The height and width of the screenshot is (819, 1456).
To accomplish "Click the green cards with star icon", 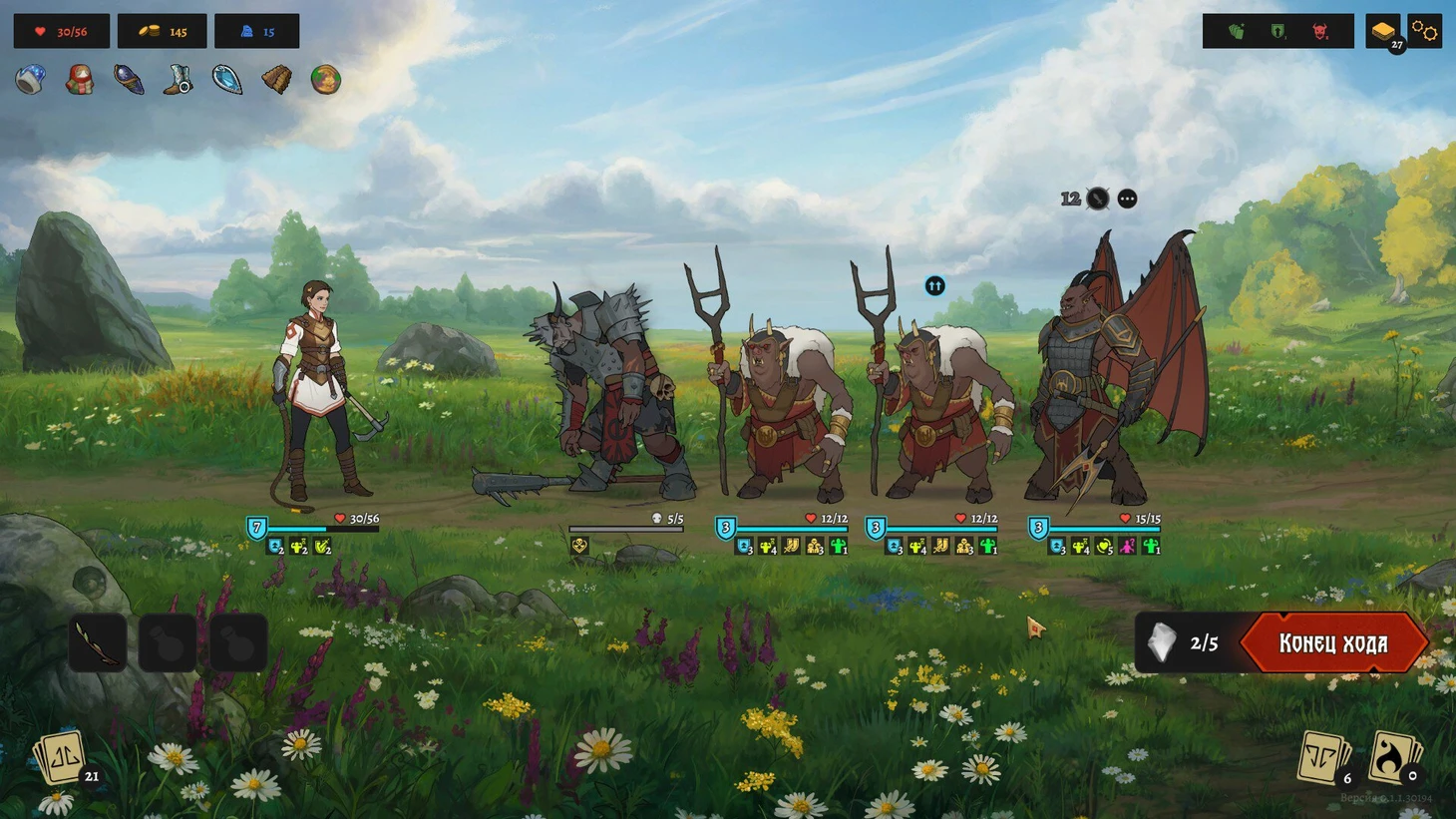I will click(x=1237, y=32).
